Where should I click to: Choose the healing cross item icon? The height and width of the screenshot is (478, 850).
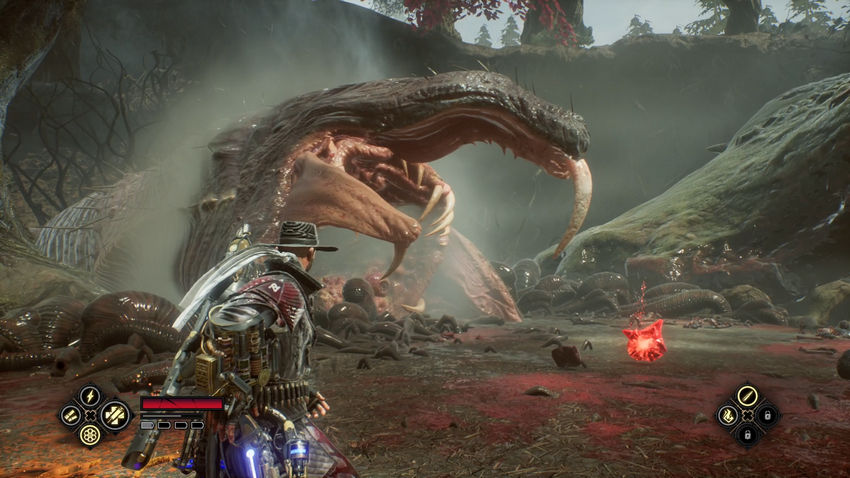coord(115,414)
